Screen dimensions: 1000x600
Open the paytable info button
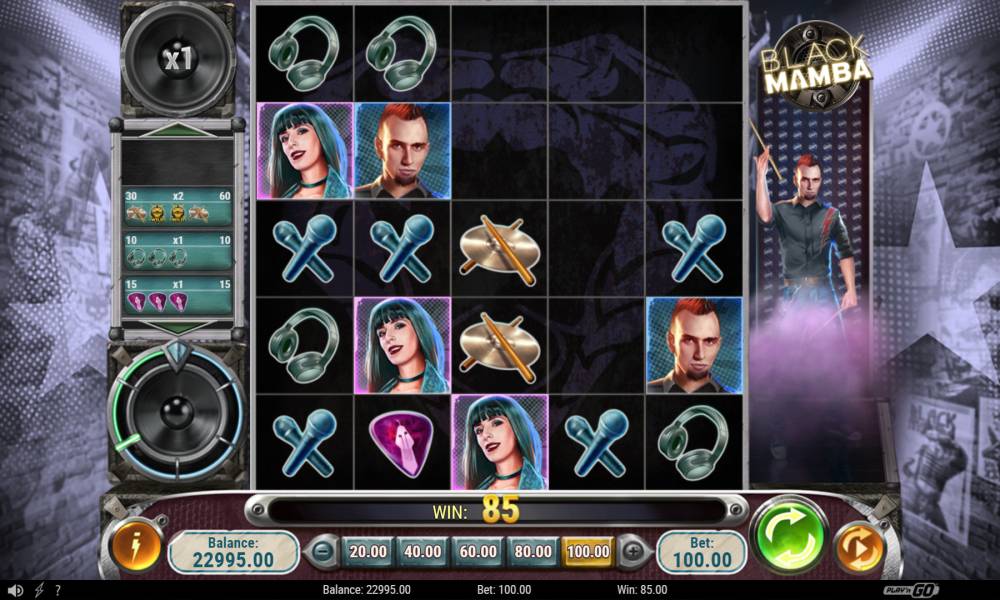coord(136,548)
